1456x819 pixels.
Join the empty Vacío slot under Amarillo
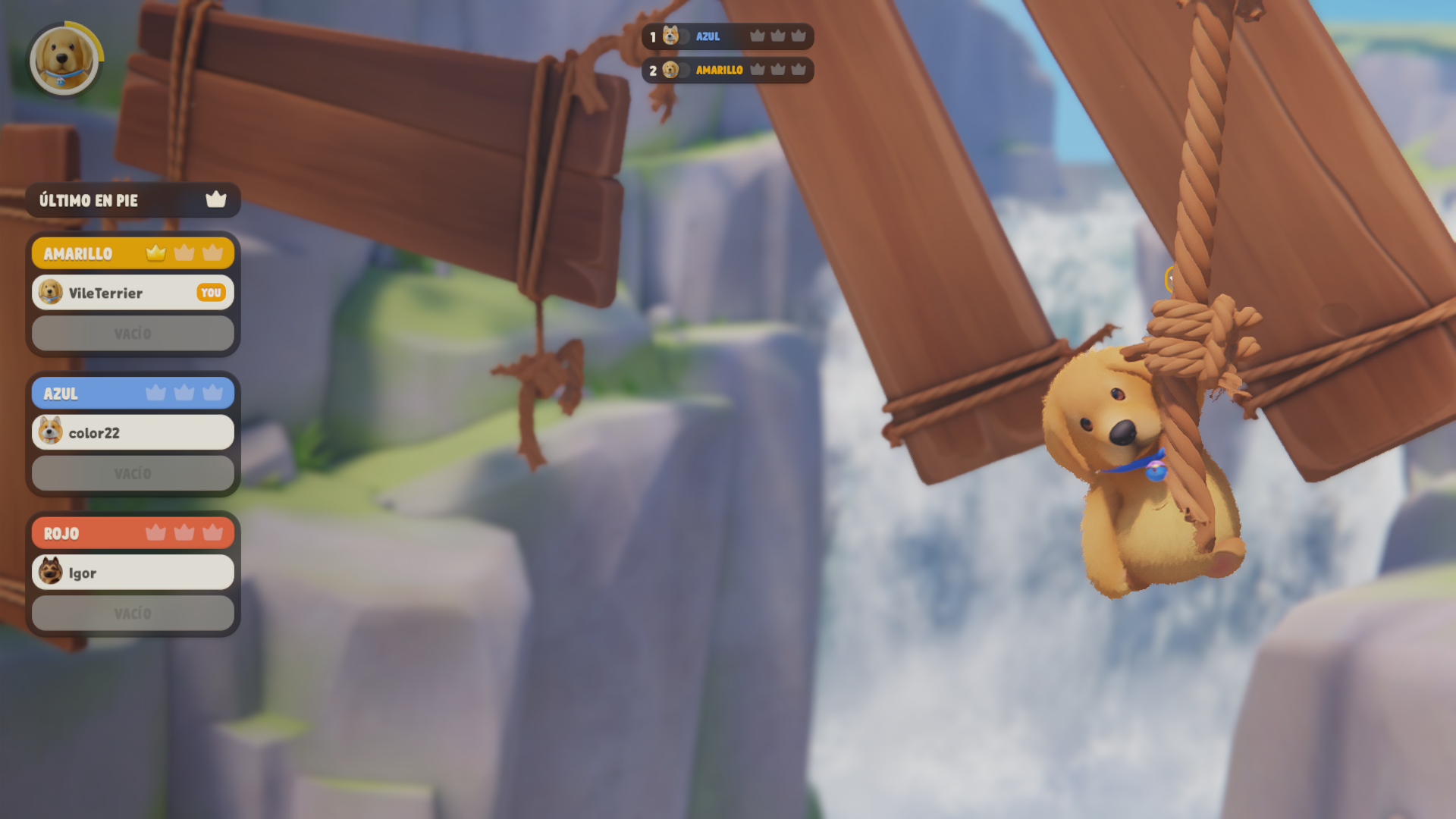[x=133, y=334]
